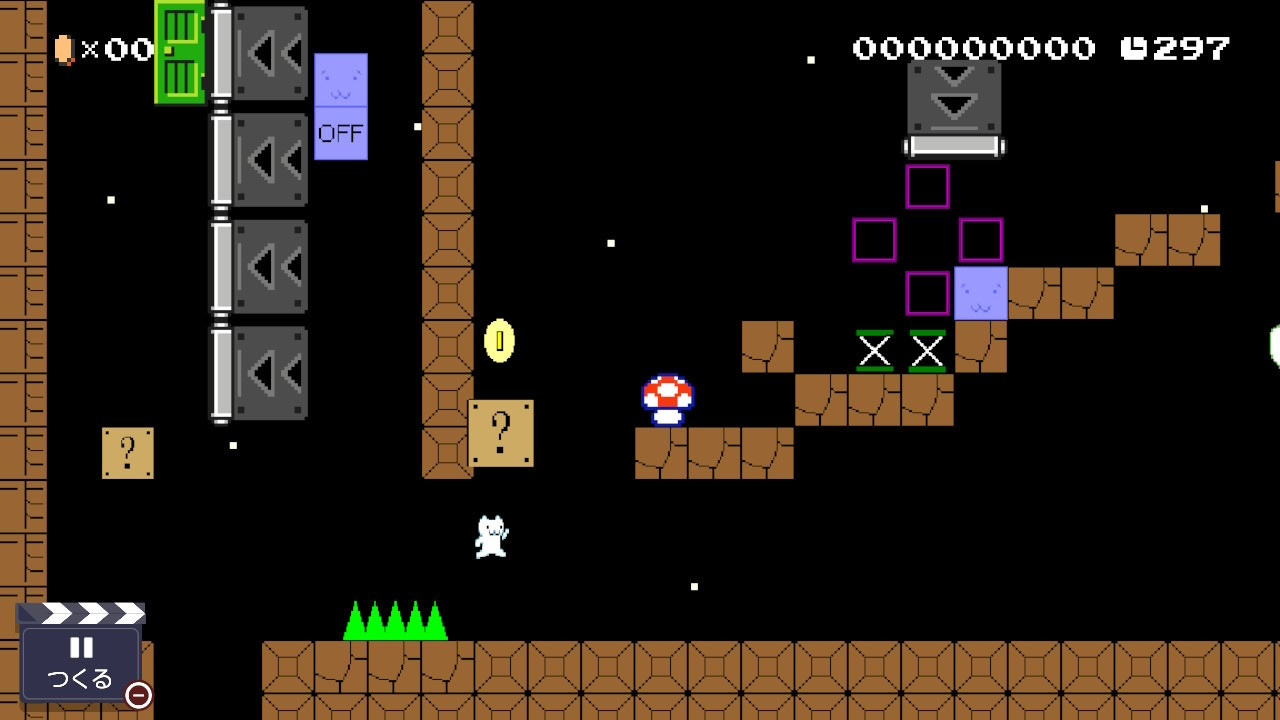Click the right green X blinking block
Viewport: 1280px width, 720px height.
click(x=928, y=351)
